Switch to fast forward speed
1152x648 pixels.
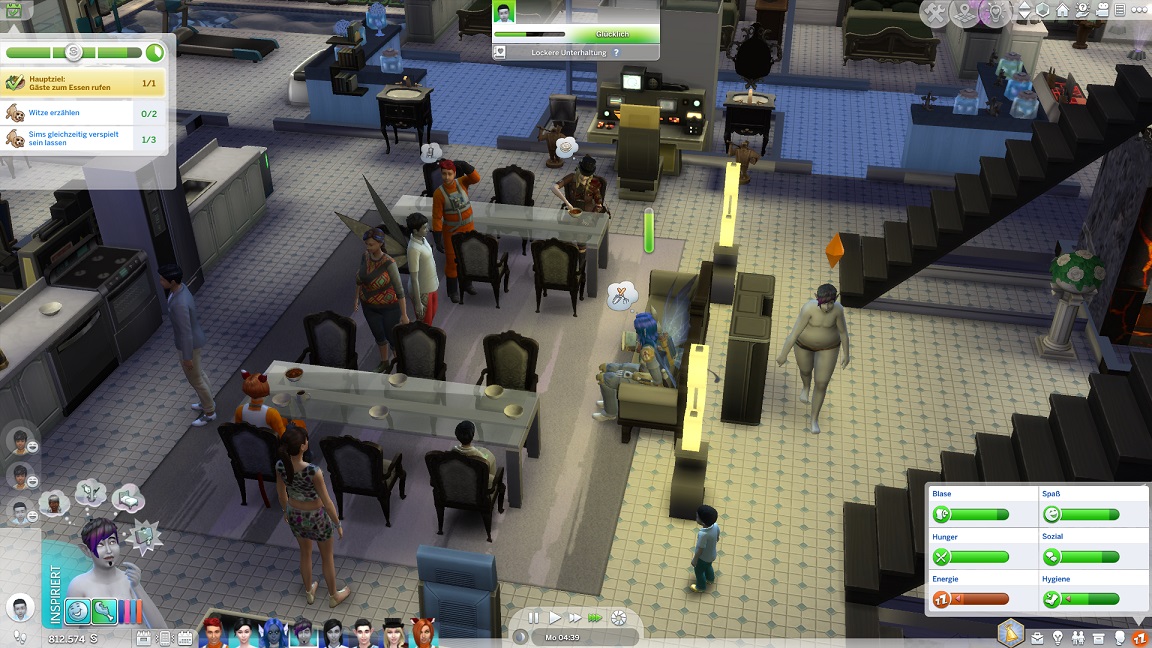click(x=575, y=618)
